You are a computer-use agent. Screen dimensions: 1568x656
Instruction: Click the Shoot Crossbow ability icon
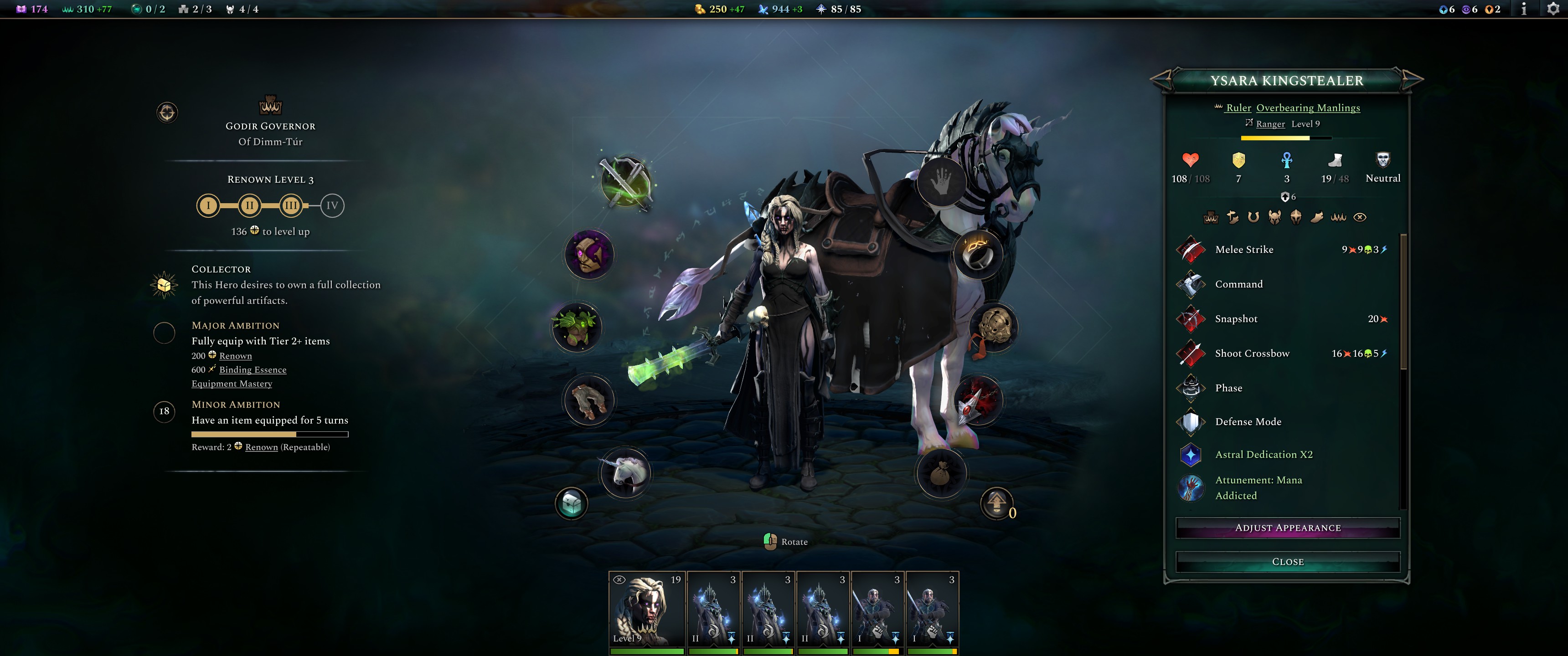1191,353
